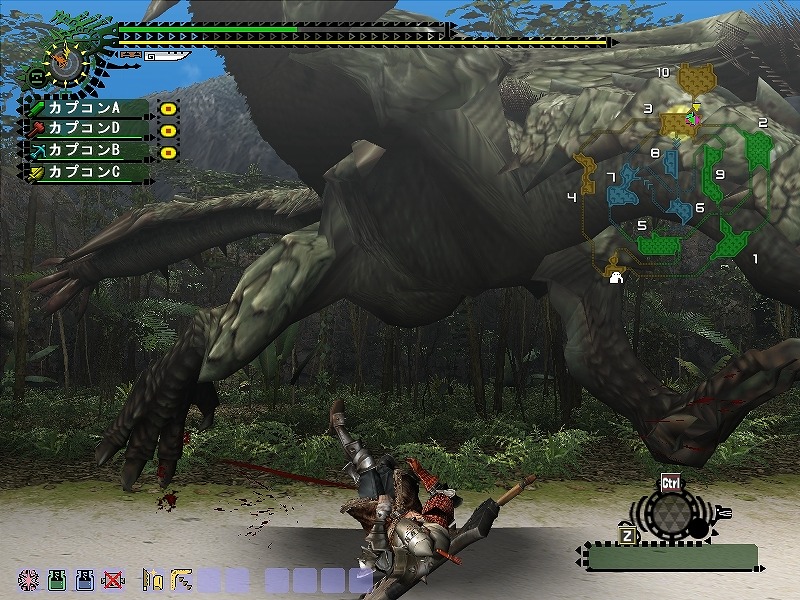
Task: Click the base camp tent marker
Action: pos(617,277)
